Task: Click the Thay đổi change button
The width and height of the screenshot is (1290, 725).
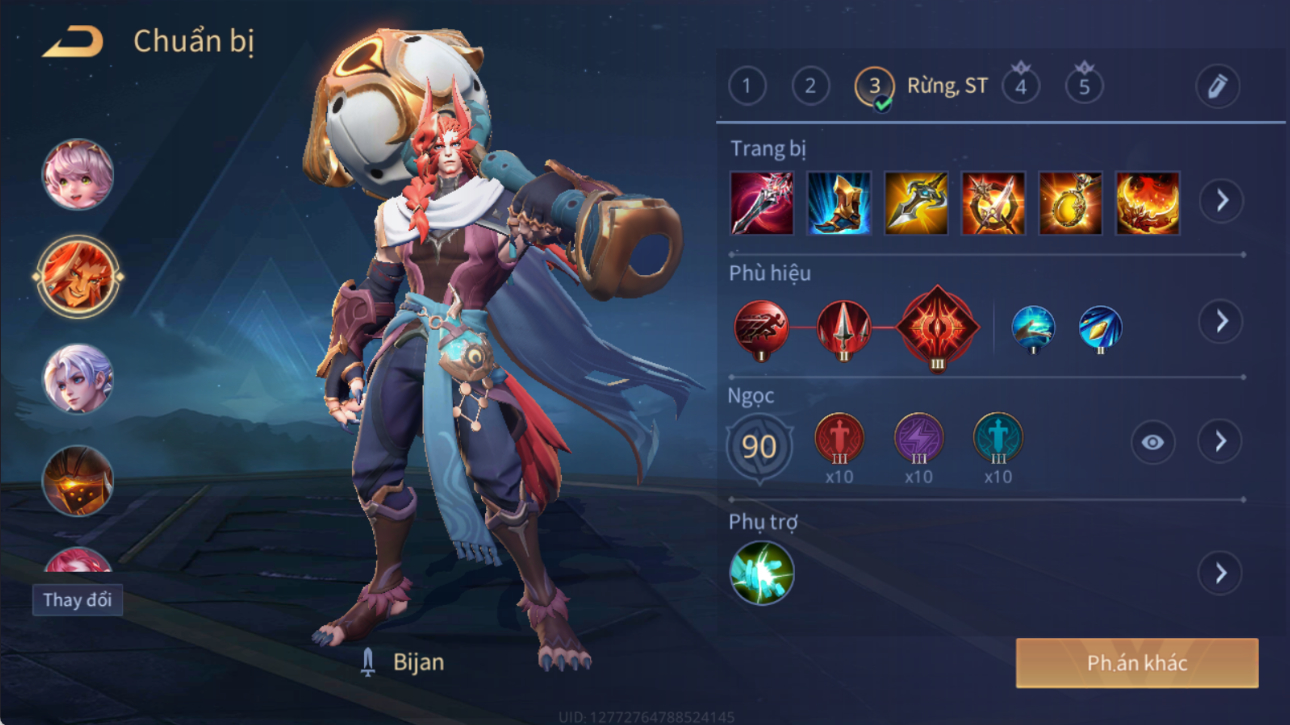Action: 77,600
